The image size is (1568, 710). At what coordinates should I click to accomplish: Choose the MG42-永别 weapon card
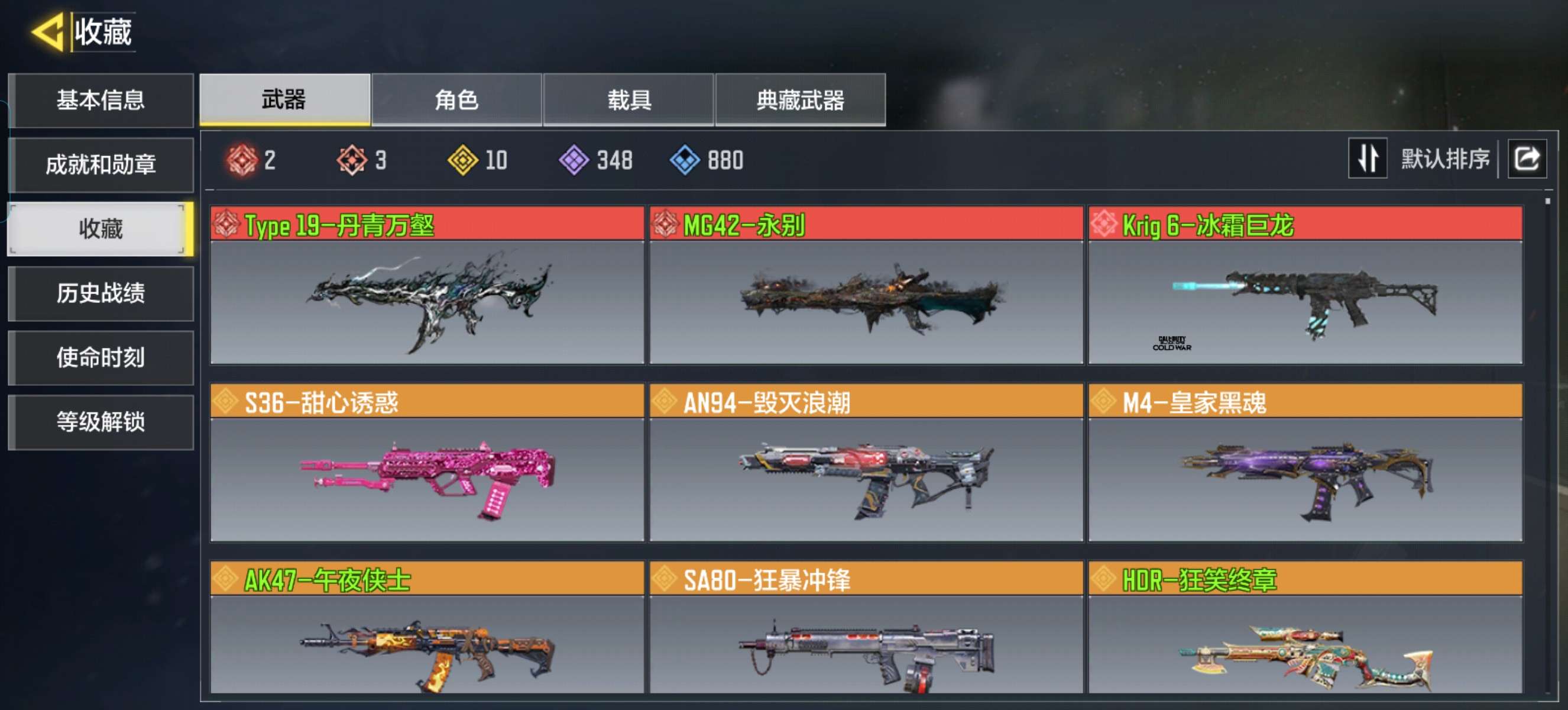point(866,285)
